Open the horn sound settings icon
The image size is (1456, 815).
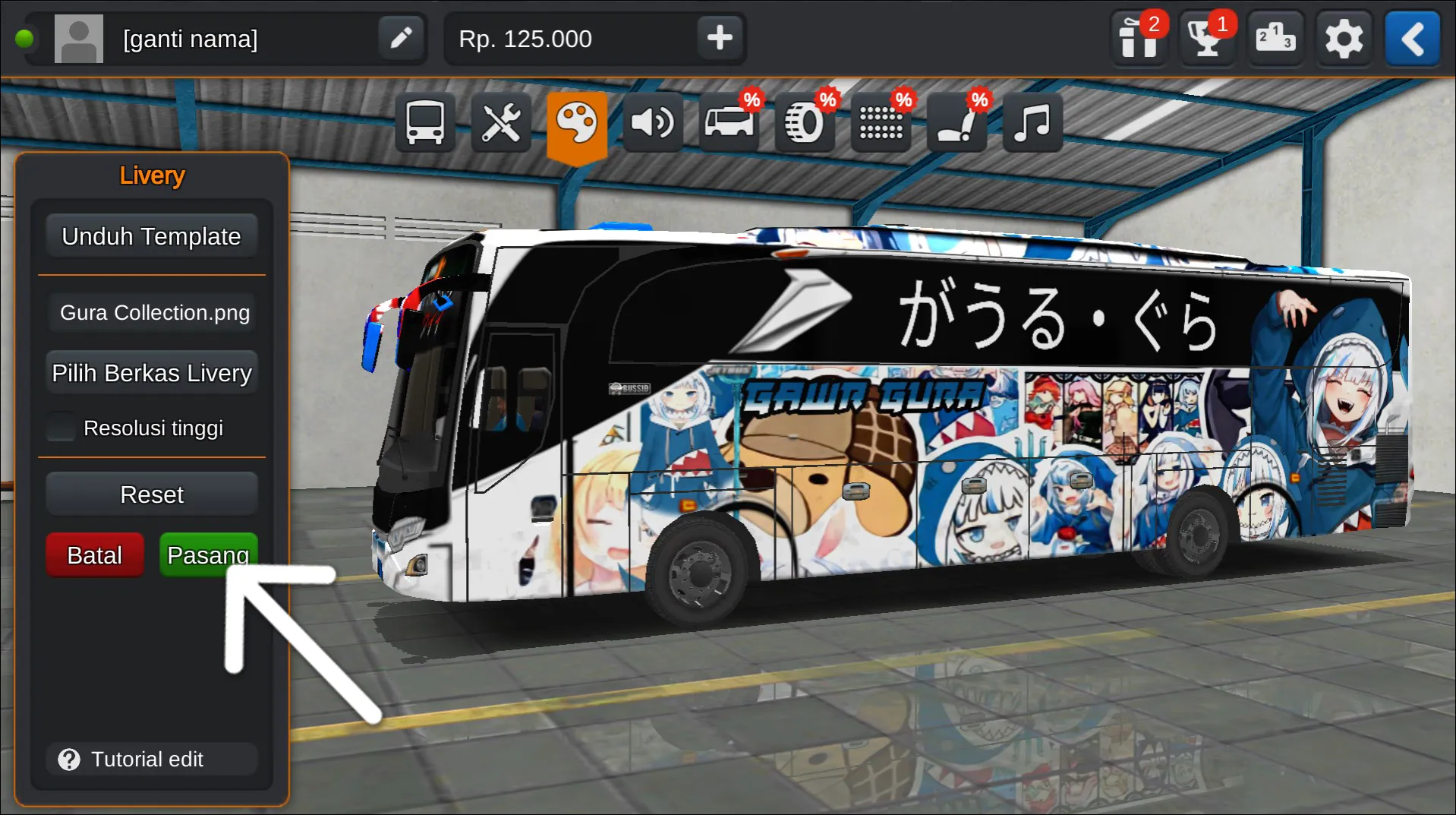(653, 122)
